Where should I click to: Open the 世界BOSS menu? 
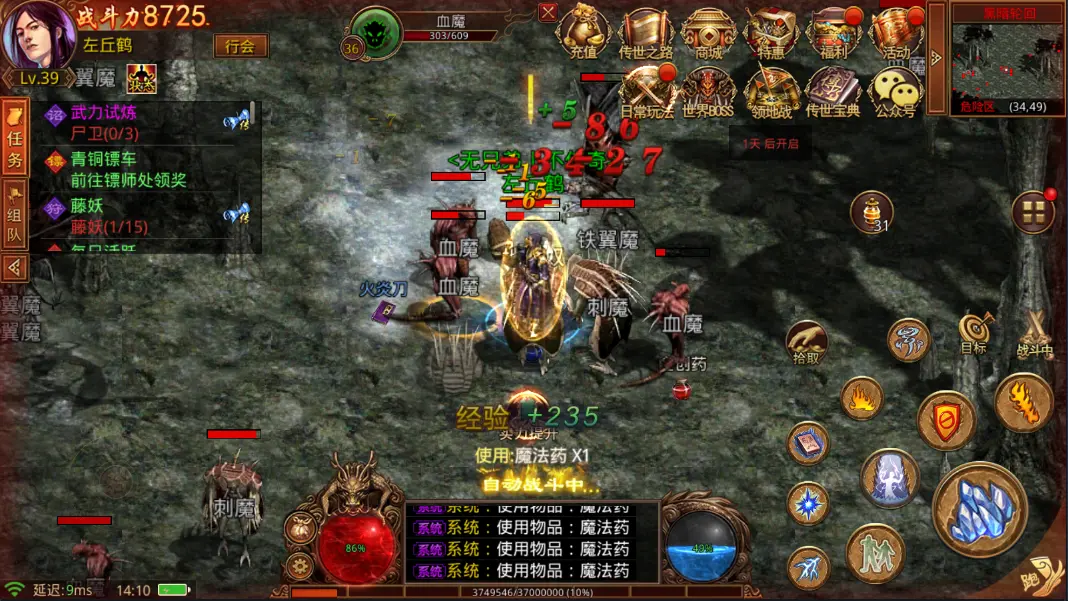pos(708,90)
